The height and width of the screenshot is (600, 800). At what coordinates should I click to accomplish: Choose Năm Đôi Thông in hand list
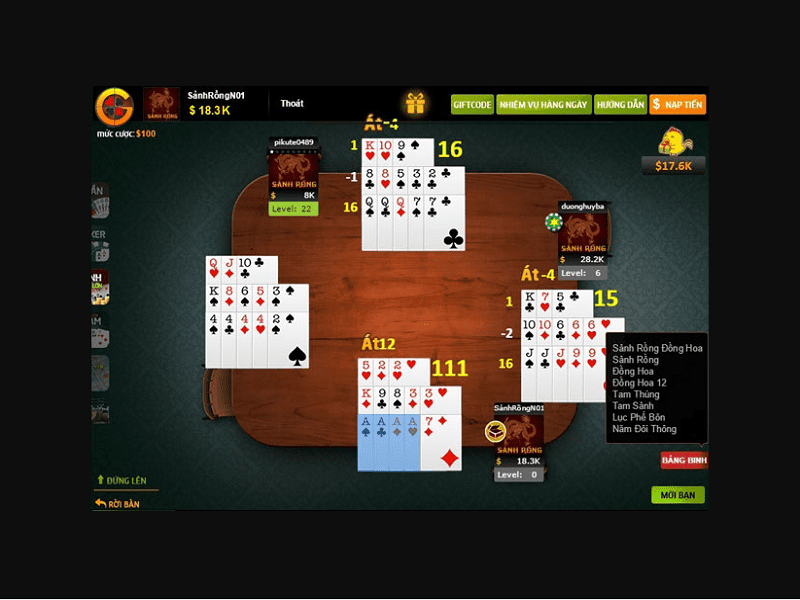(644, 429)
